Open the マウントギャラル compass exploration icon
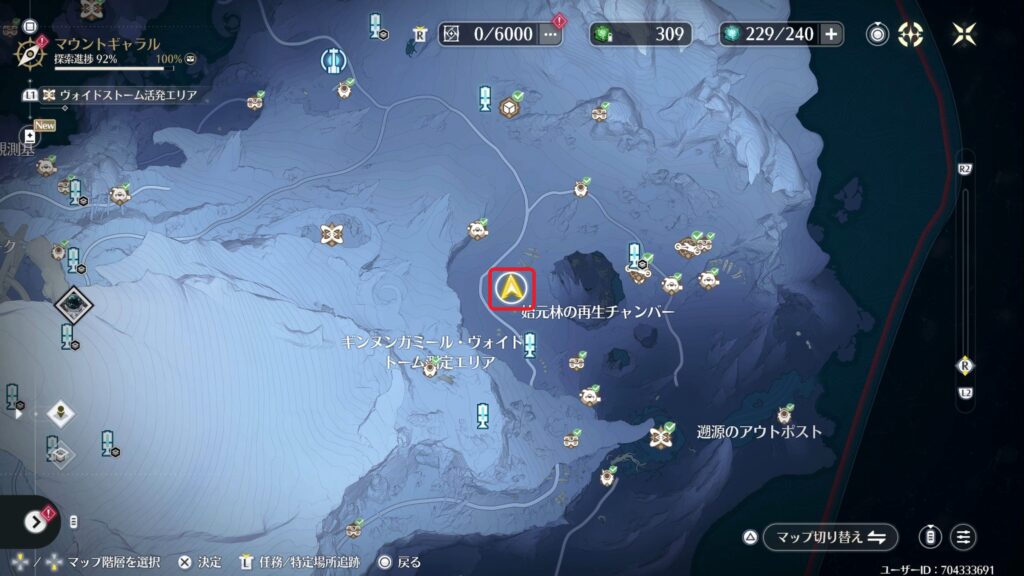1024x576 pixels. pos(30,49)
